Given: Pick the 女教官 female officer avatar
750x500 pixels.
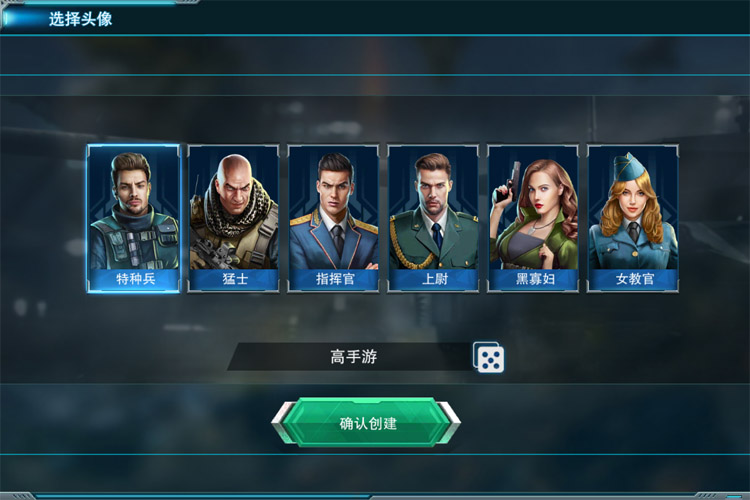Looking at the screenshot, I should pos(633,217).
